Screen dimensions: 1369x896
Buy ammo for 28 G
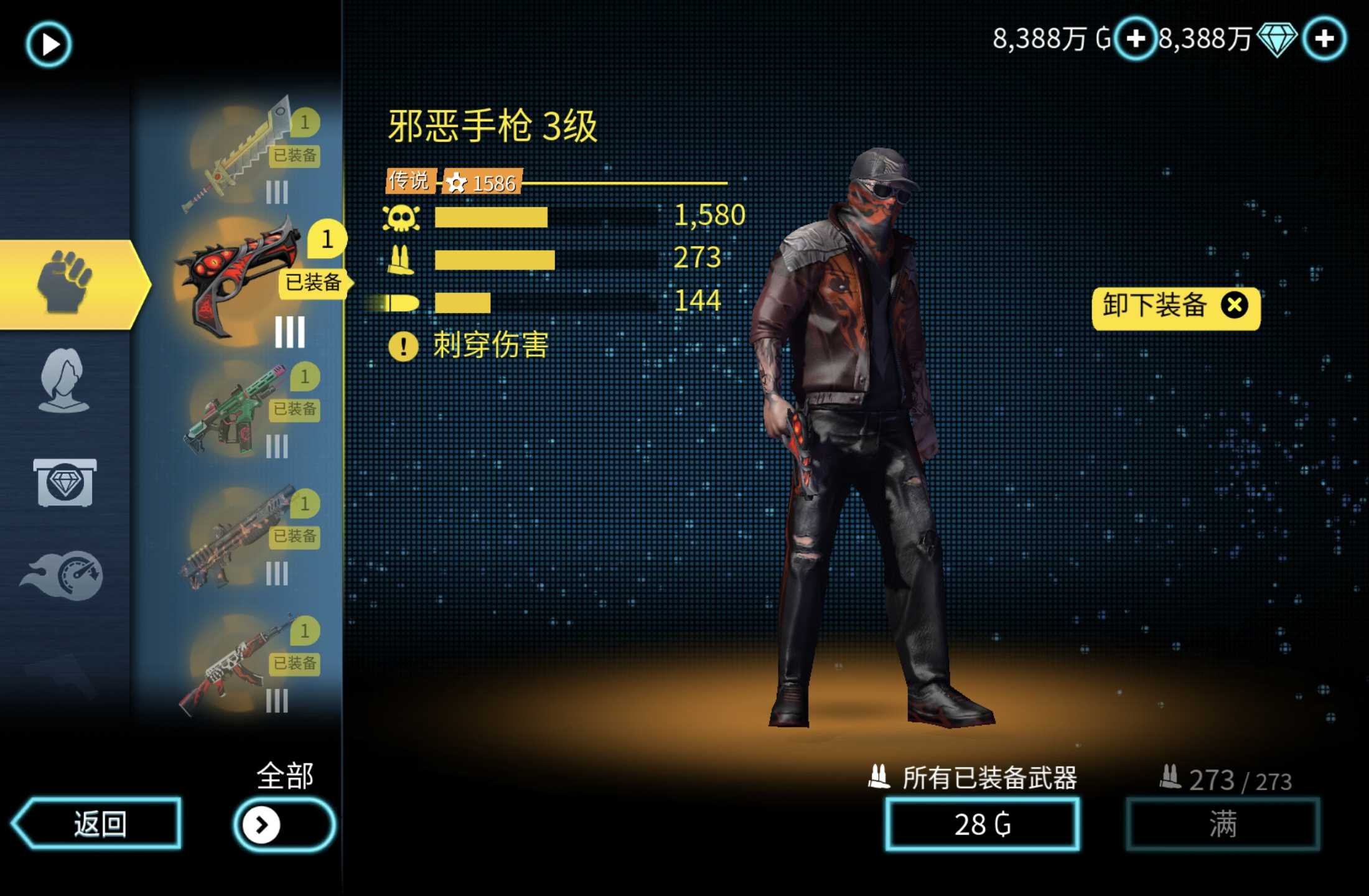(982, 824)
